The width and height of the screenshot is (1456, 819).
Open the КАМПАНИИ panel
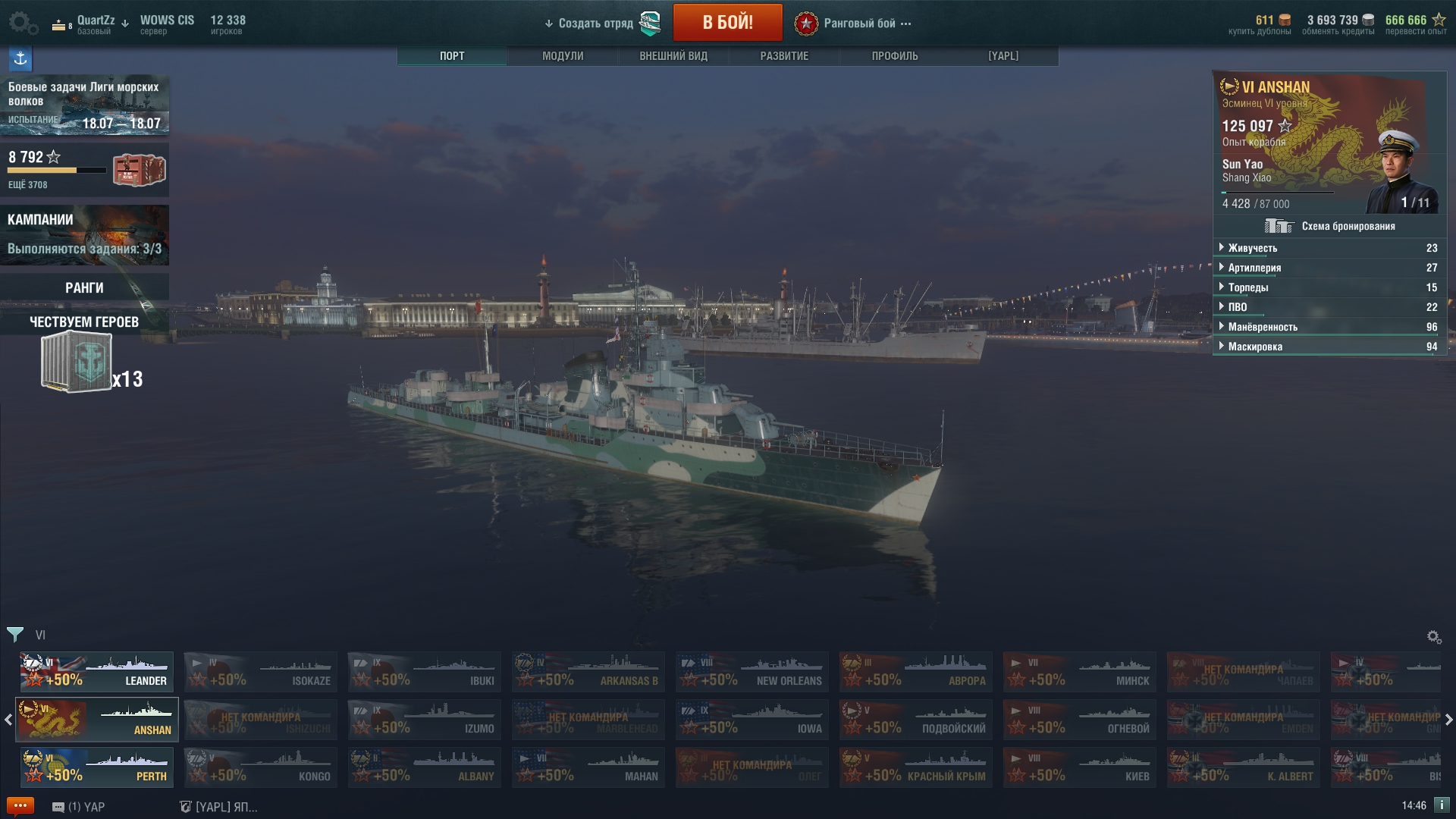[84, 234]
